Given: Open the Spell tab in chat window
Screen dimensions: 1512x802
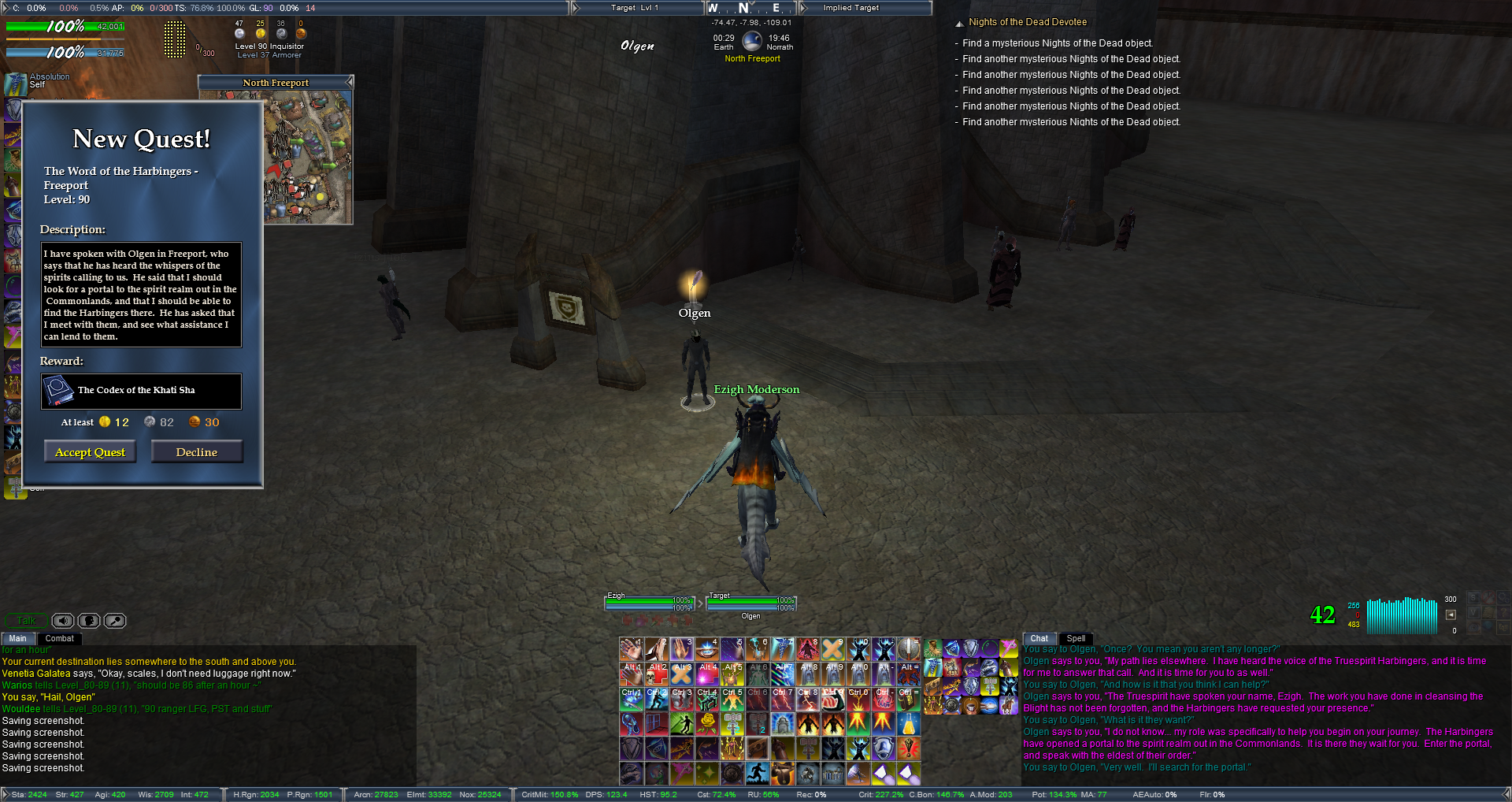Looking at the screenshot, I should pyautogui.click(x=1076, y=639).
